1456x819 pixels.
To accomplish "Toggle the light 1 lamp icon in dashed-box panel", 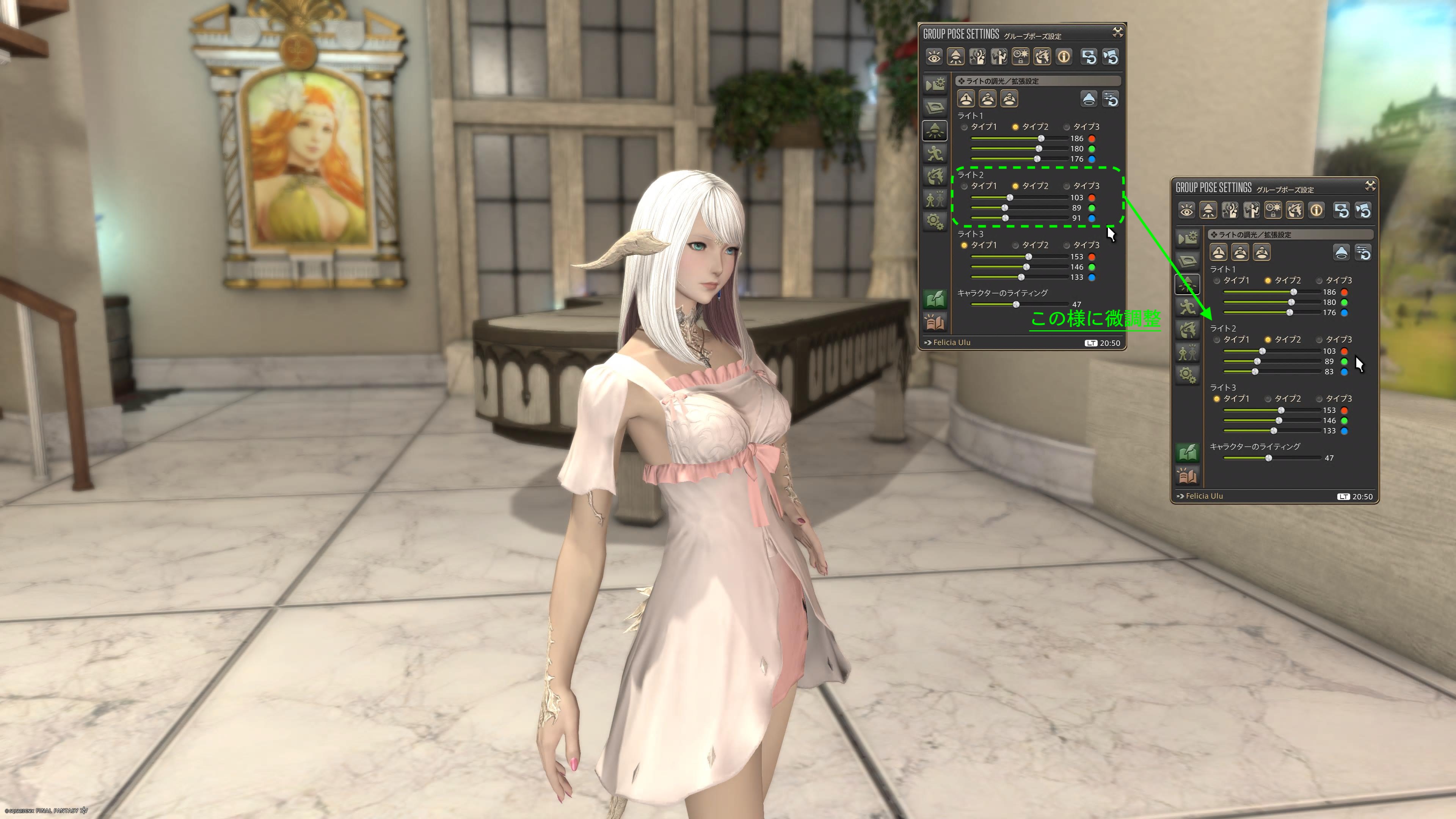I will (966, 99).
